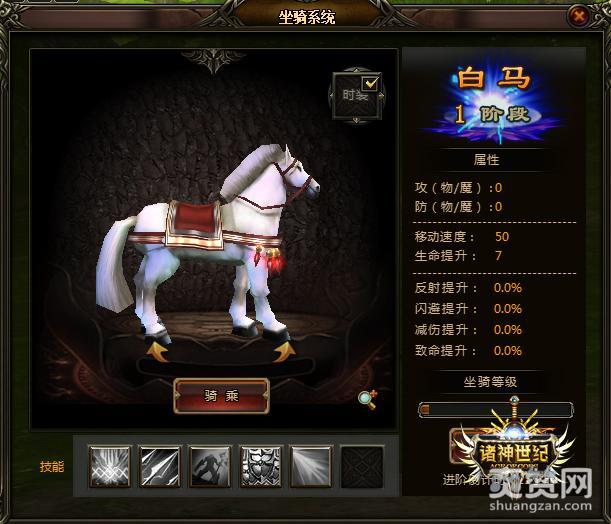Toggle the 时装 costume checkbox
This screenshot has height=524, width=611.
pyautogui.click(x=371, y=82)
